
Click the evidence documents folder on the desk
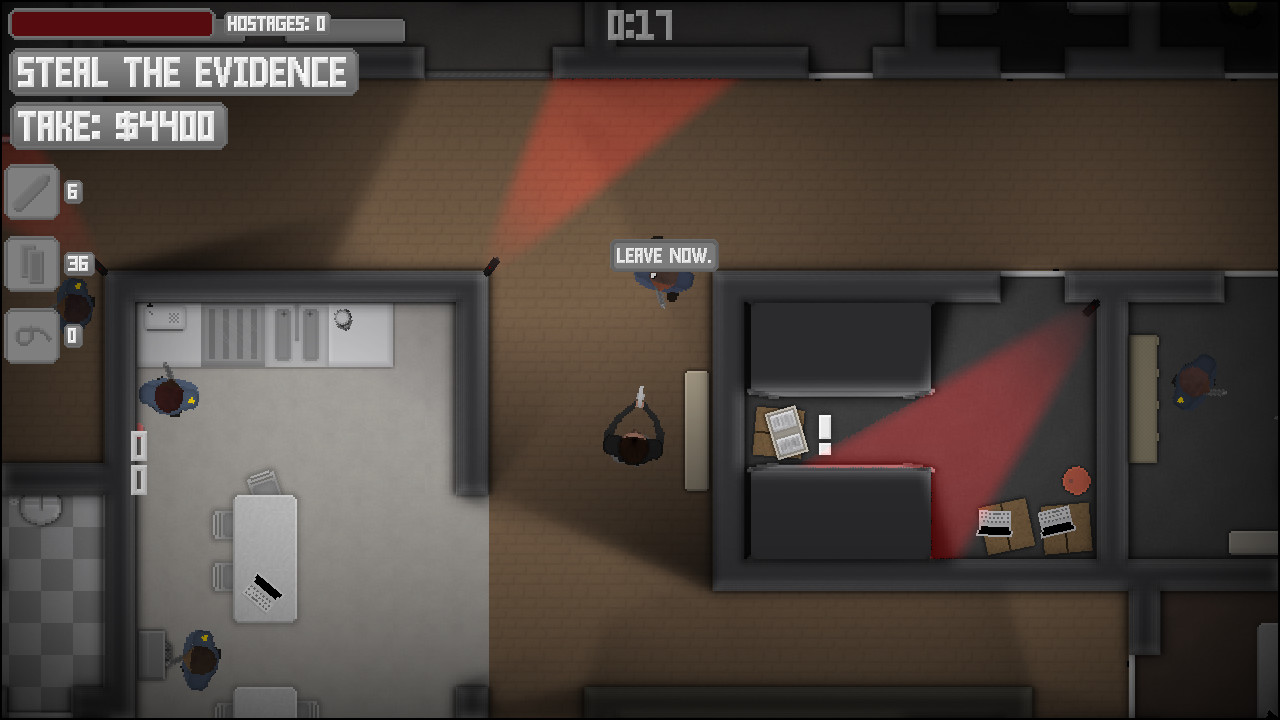787,434
